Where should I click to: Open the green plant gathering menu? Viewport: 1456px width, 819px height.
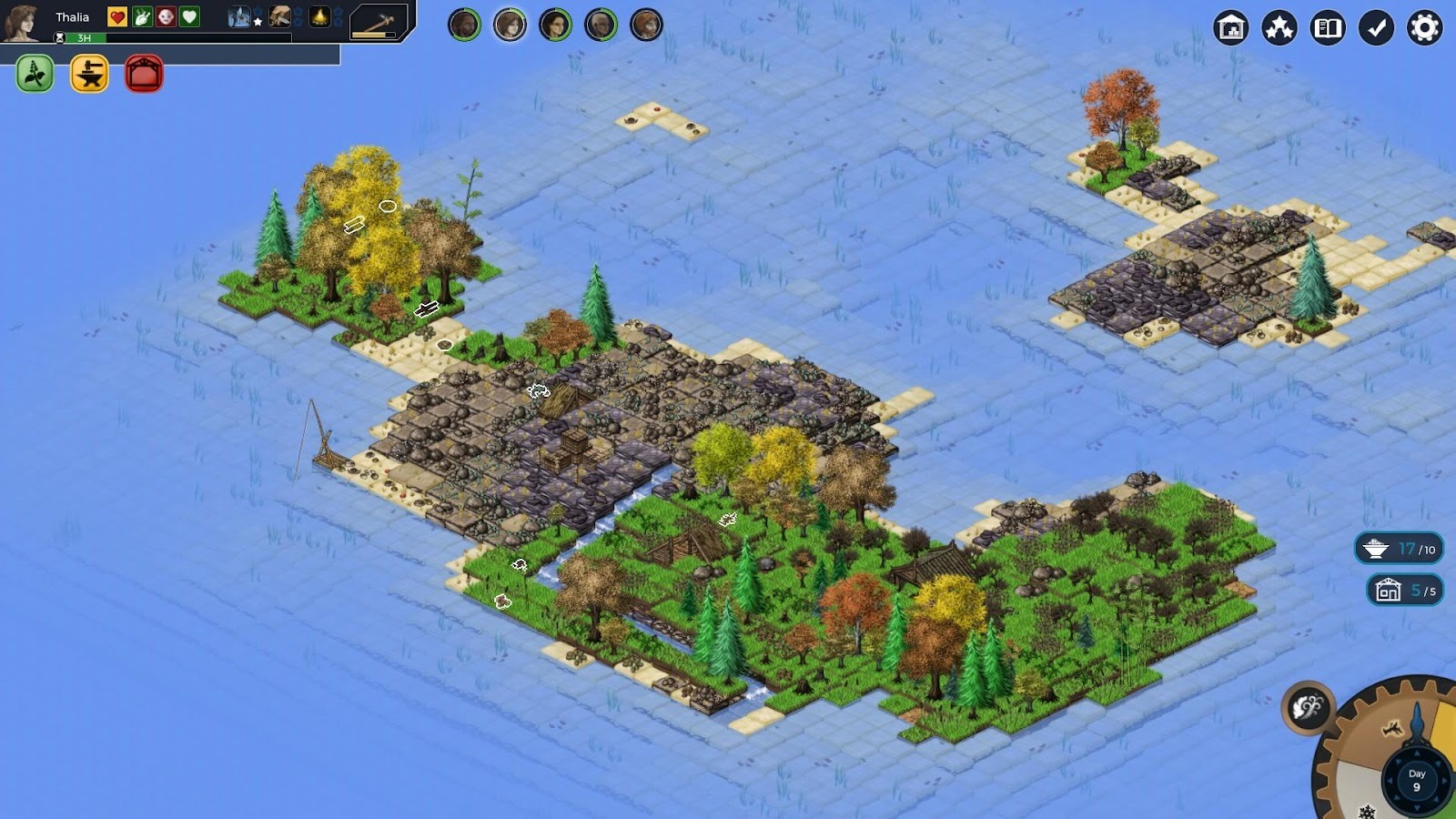pos(35,74)
